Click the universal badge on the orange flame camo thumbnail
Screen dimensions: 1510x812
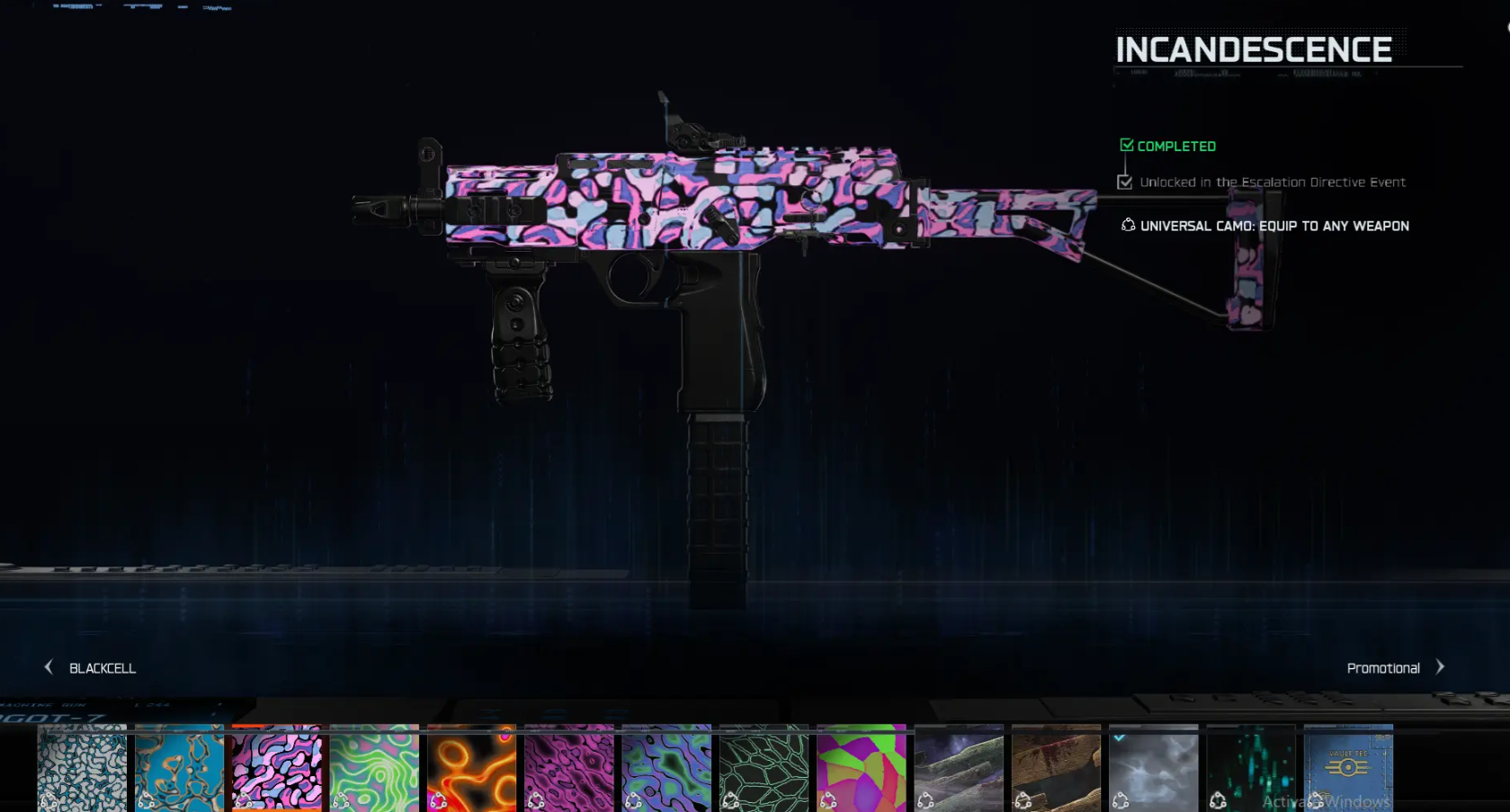440,800
